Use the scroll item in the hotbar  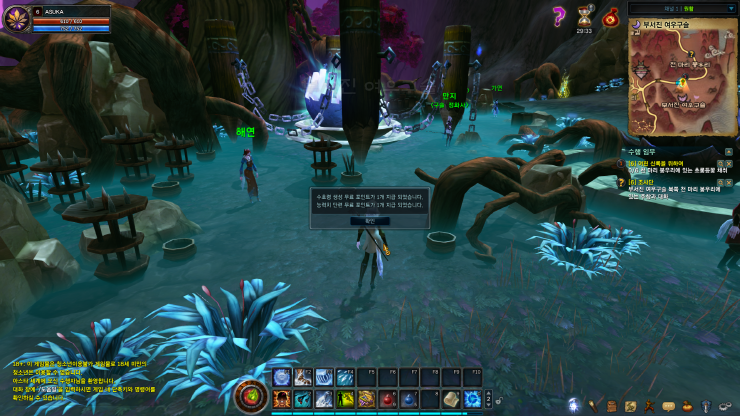[453, 399]
